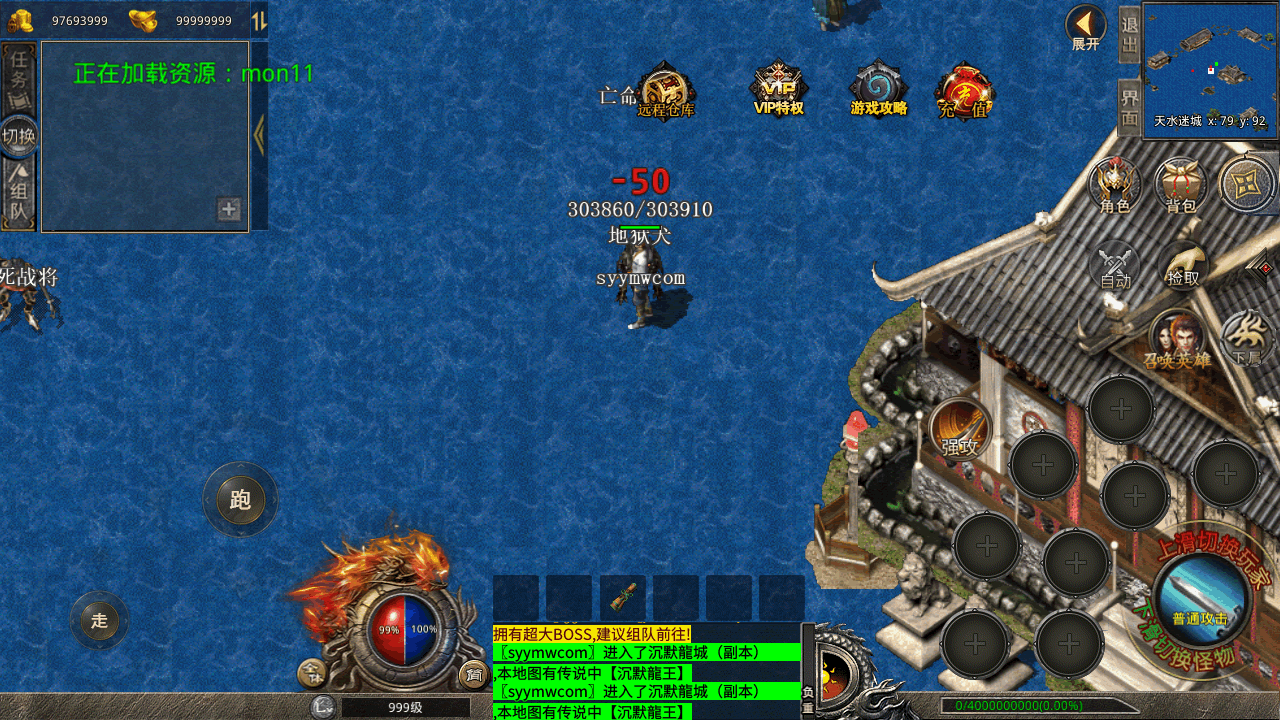Switch to the 任务 quest tab

(19, 79)
